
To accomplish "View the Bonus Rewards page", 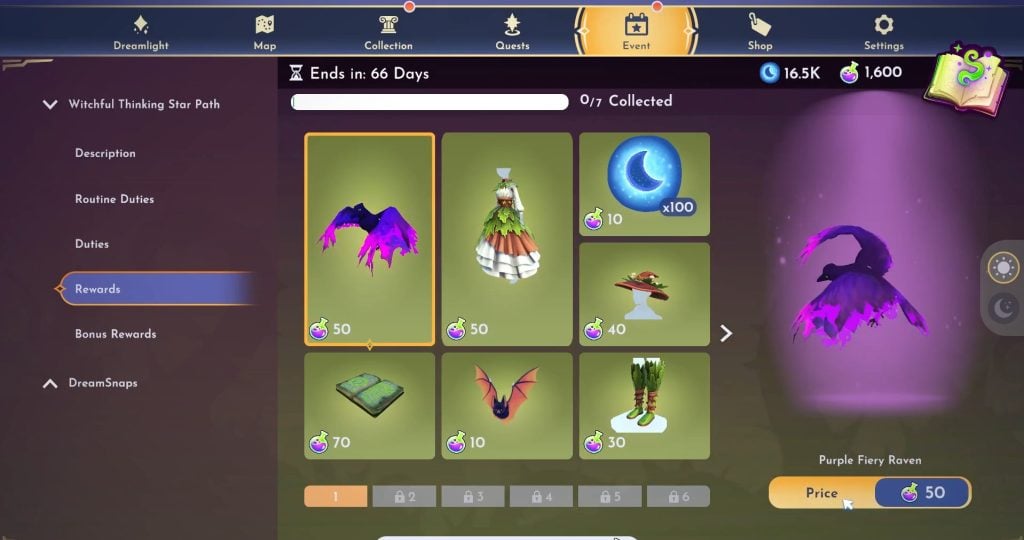I will 115,334.
